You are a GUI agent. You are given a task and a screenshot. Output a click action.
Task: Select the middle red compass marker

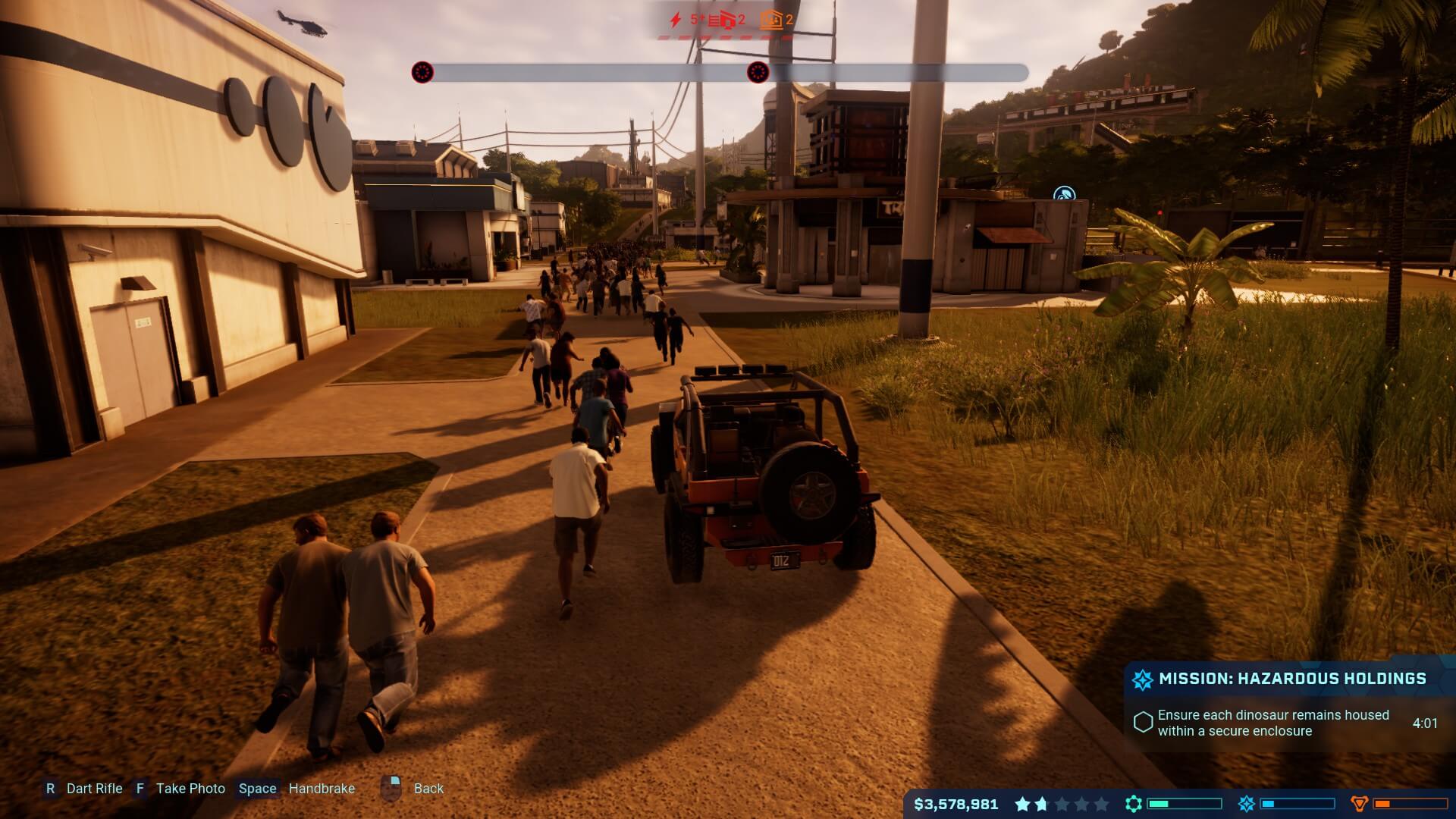coord(758,73)
